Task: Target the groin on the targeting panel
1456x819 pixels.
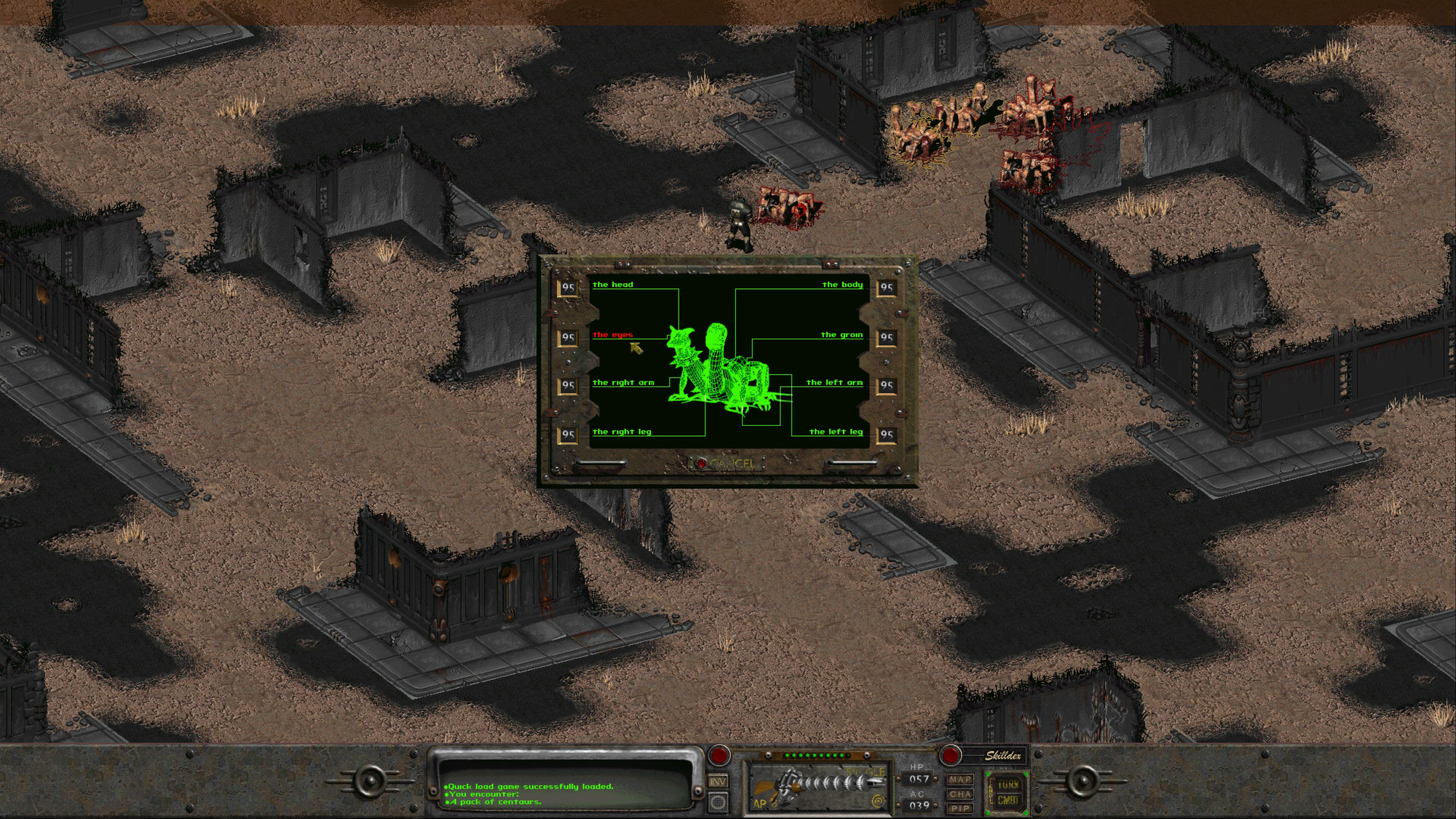Action: pos(842,335)
